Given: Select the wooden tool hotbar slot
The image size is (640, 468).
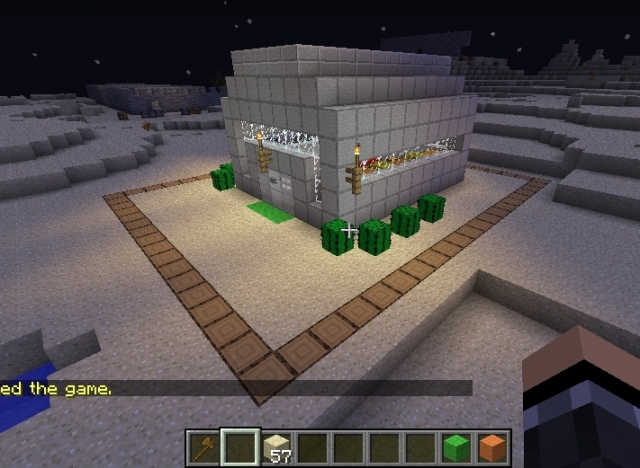Looking at the screenshot, I should tap(203, 446).
